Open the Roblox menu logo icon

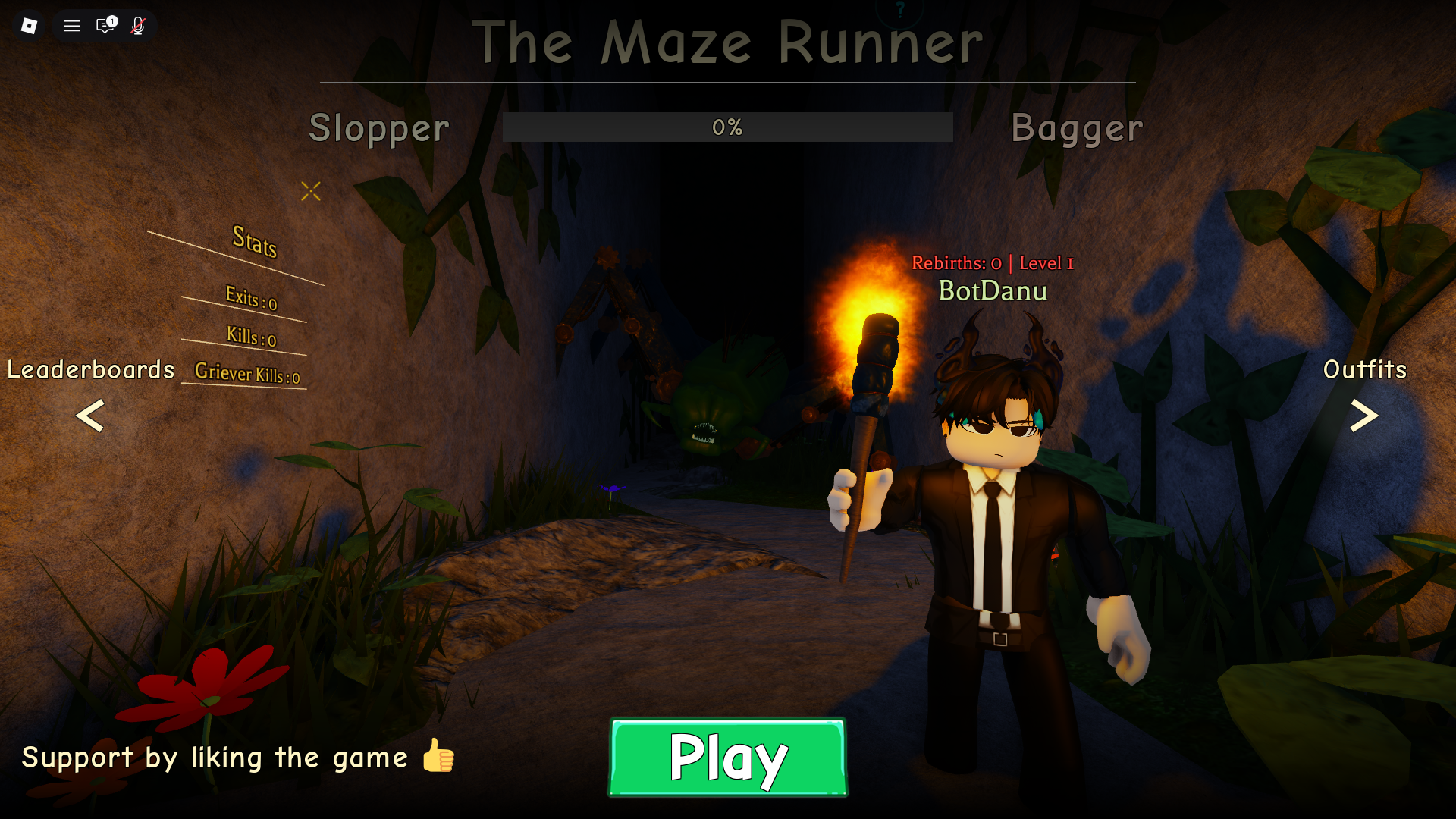click(x=29, y=25)
